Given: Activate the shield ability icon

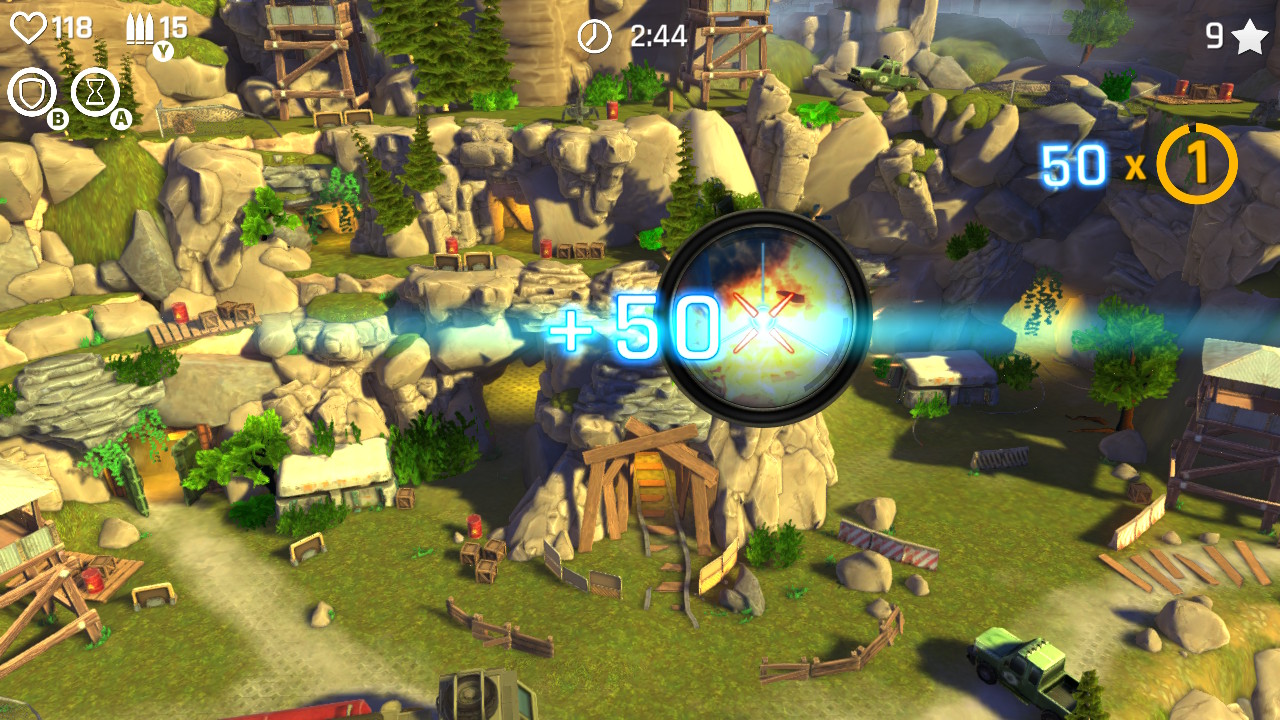Looking at the screenshot, I should pos(31,93).
